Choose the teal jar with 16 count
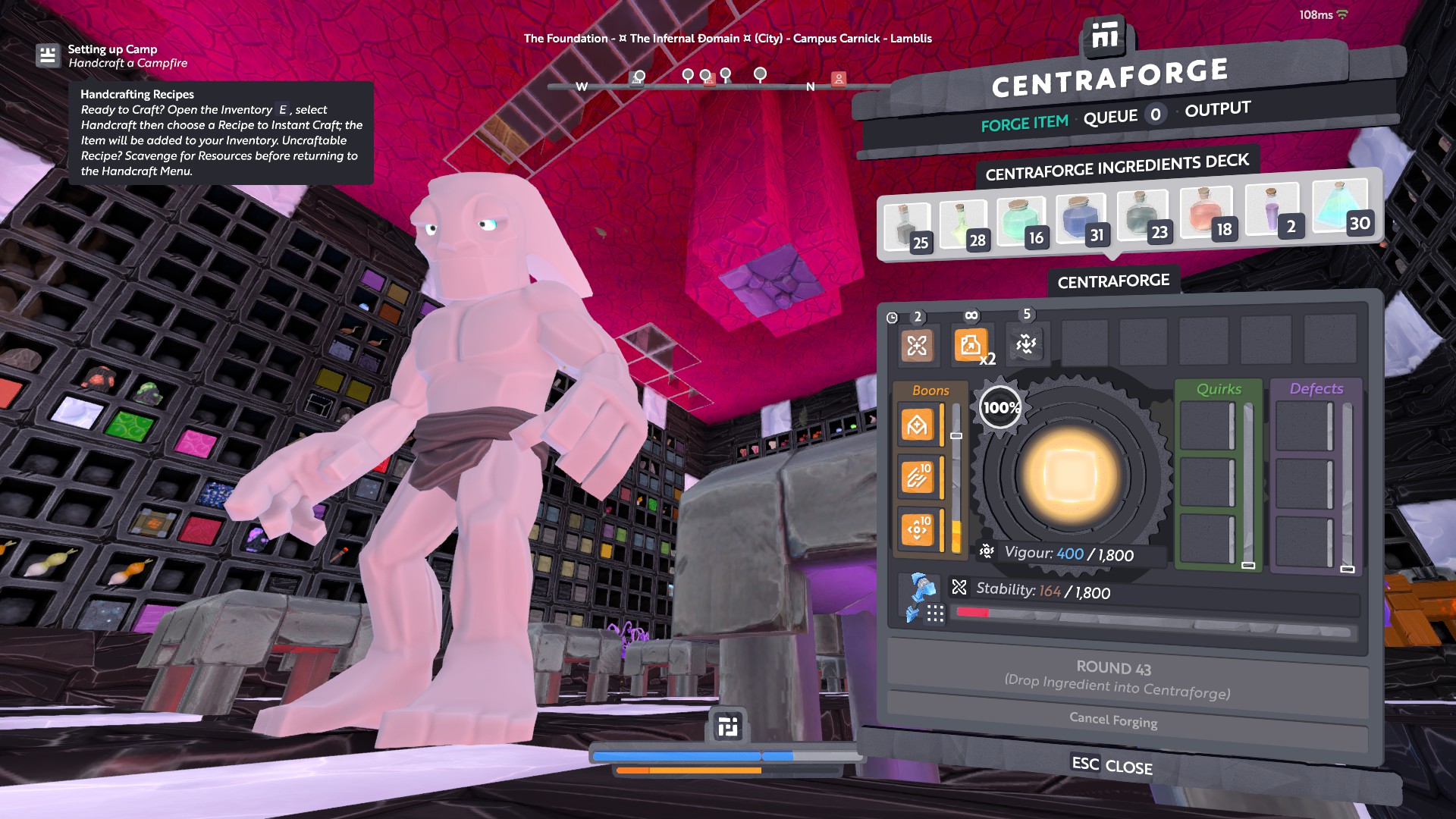The height and width of the screenshot is (819, 1456). [1021, 221]
